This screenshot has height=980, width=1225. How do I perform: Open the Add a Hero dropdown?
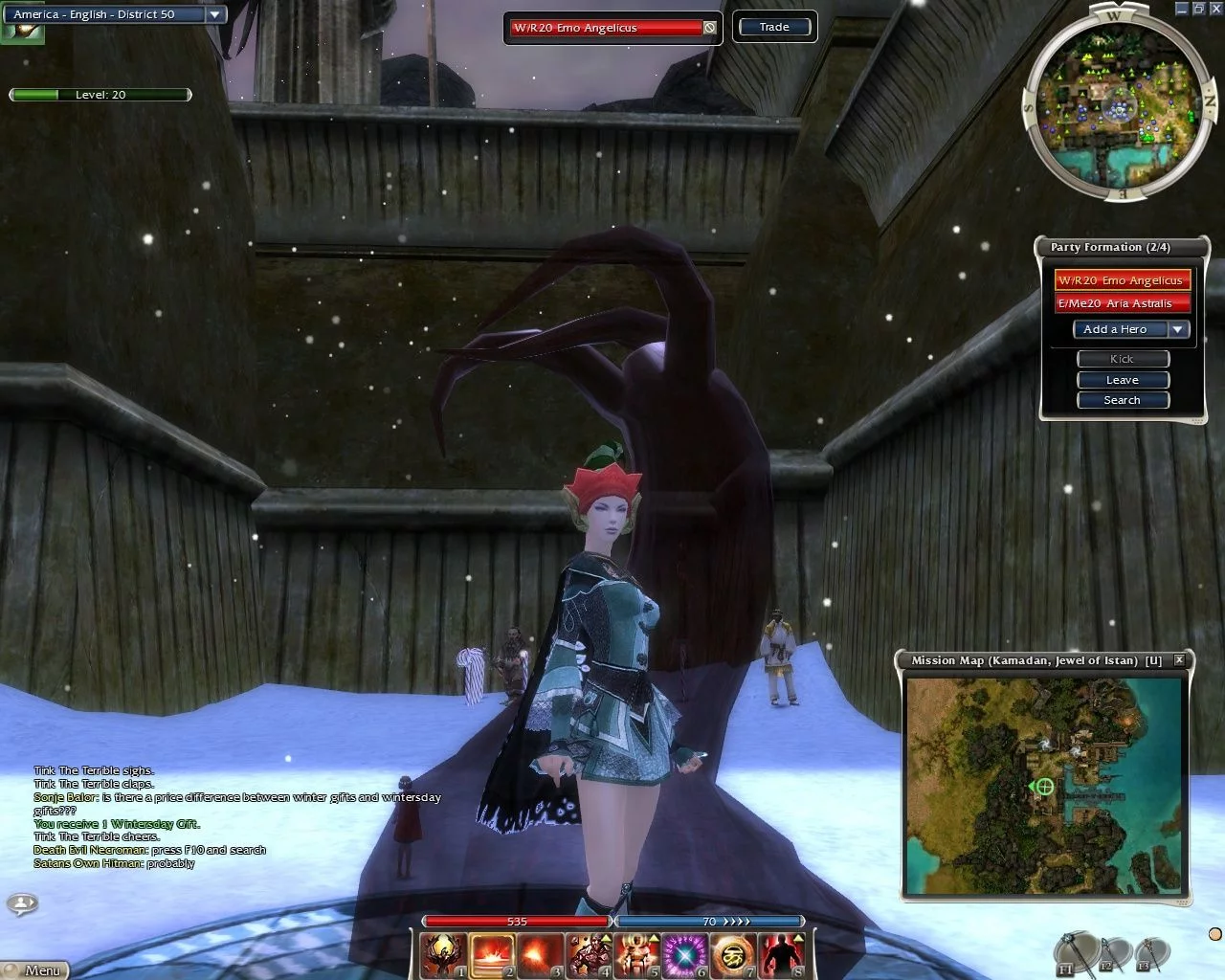coord(1178,329)
